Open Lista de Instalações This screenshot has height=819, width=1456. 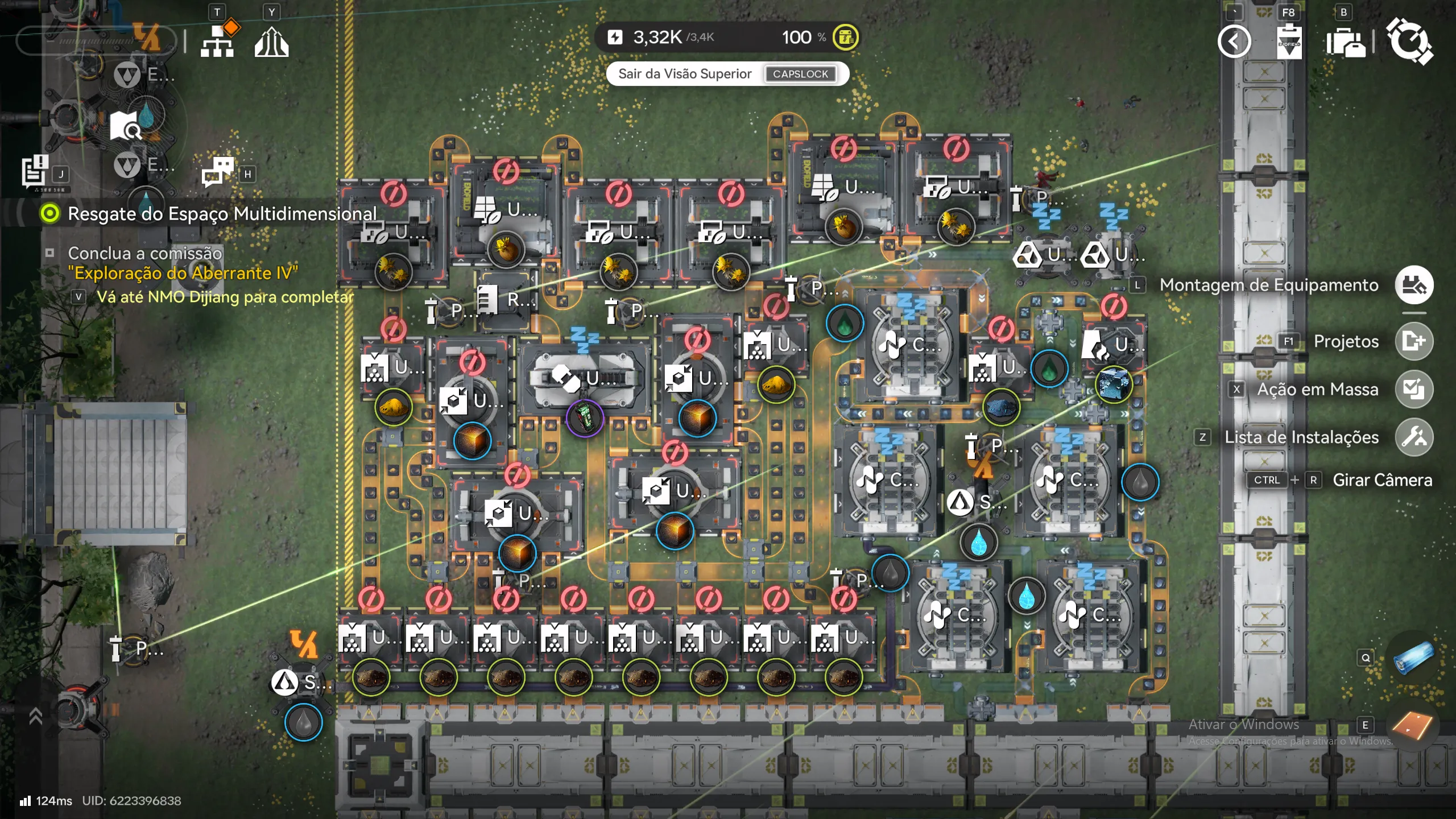1413,437
